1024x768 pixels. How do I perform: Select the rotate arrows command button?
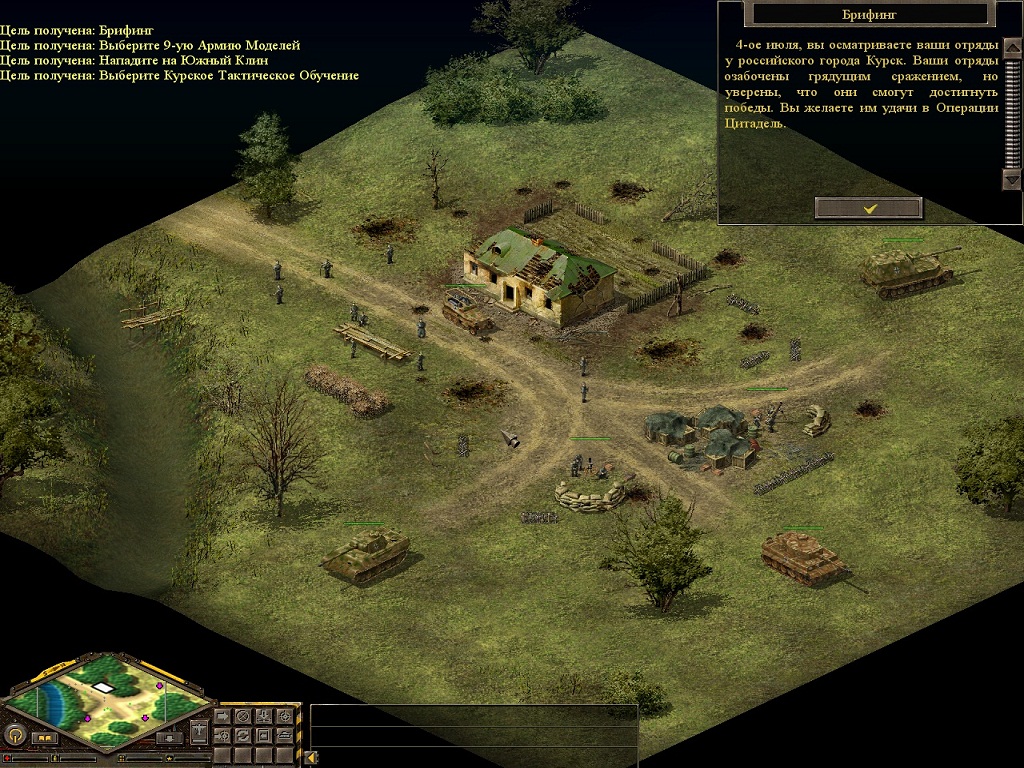click(x=242, y=735)
